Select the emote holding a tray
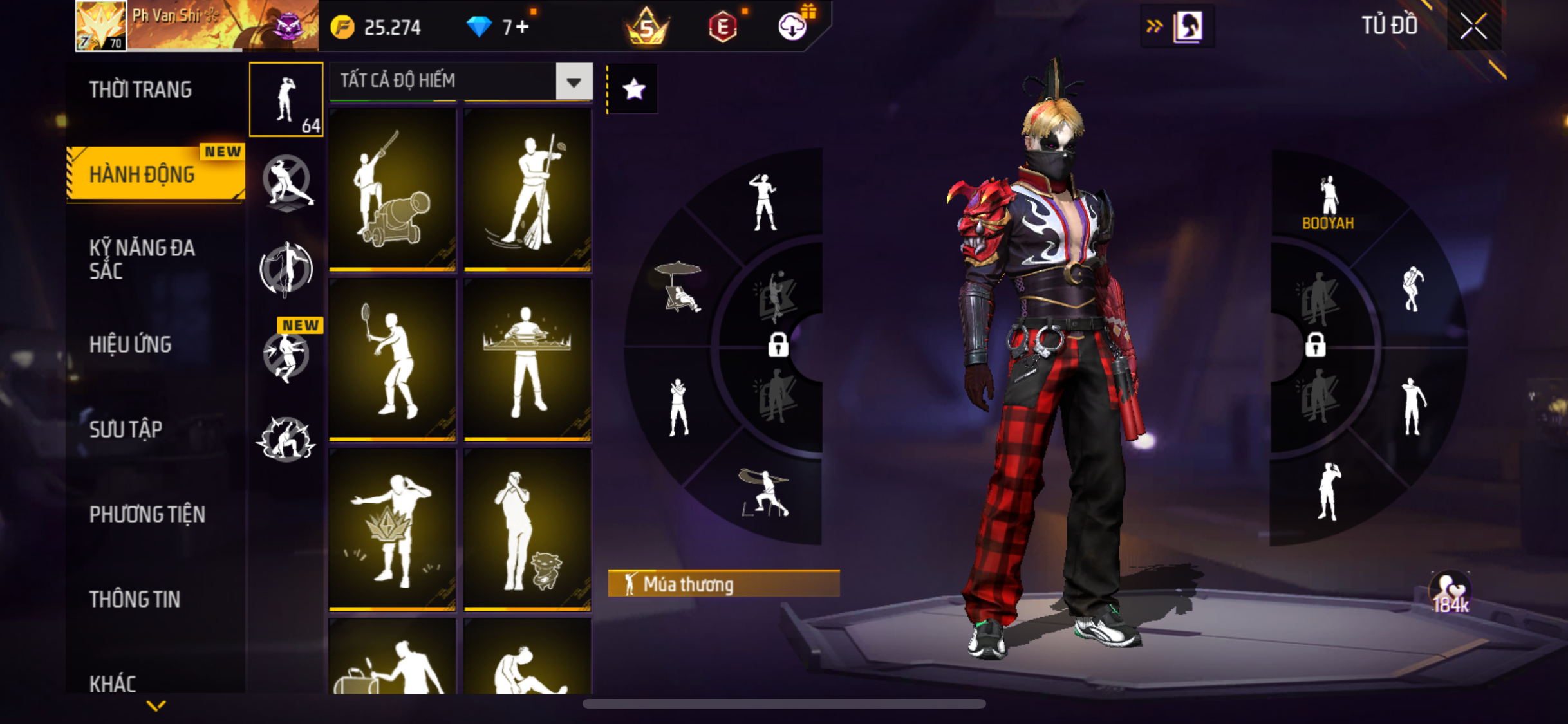The width and height of the screenshot is (1568, 724). pos(528,359)
